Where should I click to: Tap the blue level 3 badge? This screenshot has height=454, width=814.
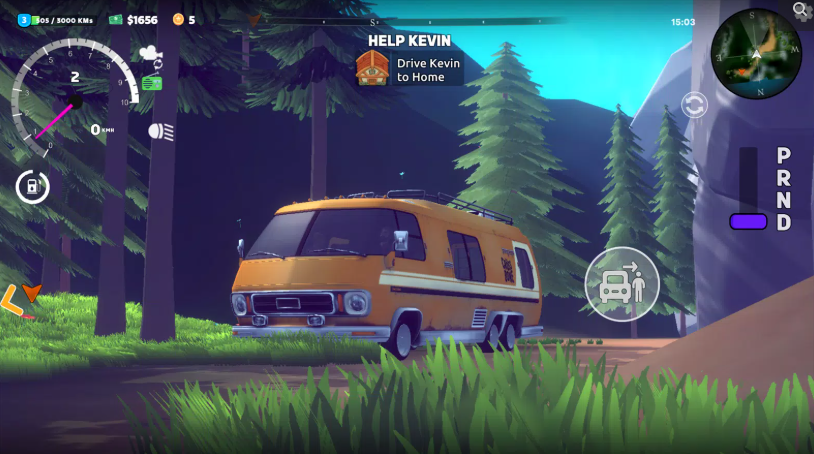click(x=24, y=19)
